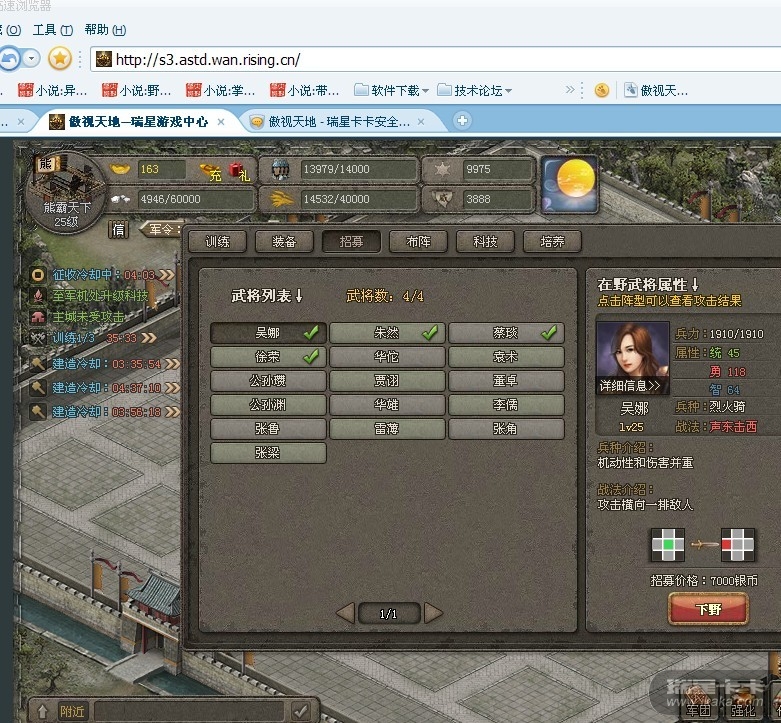Viewport: 781px width, 723px height.
Task: Open the 培养 tab
Action: click(x=552, y=241)
